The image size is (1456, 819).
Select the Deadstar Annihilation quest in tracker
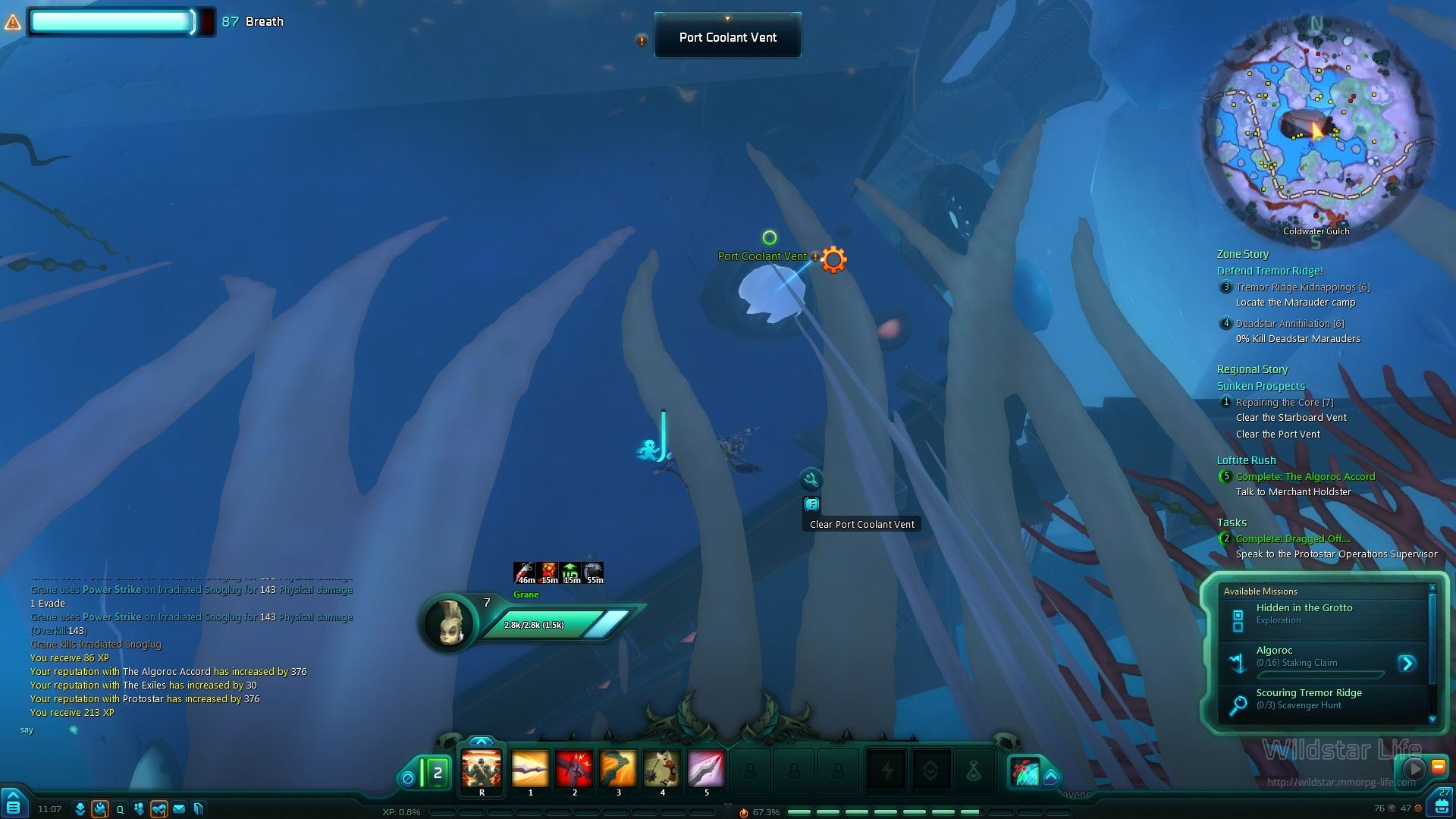point(1289,324)
